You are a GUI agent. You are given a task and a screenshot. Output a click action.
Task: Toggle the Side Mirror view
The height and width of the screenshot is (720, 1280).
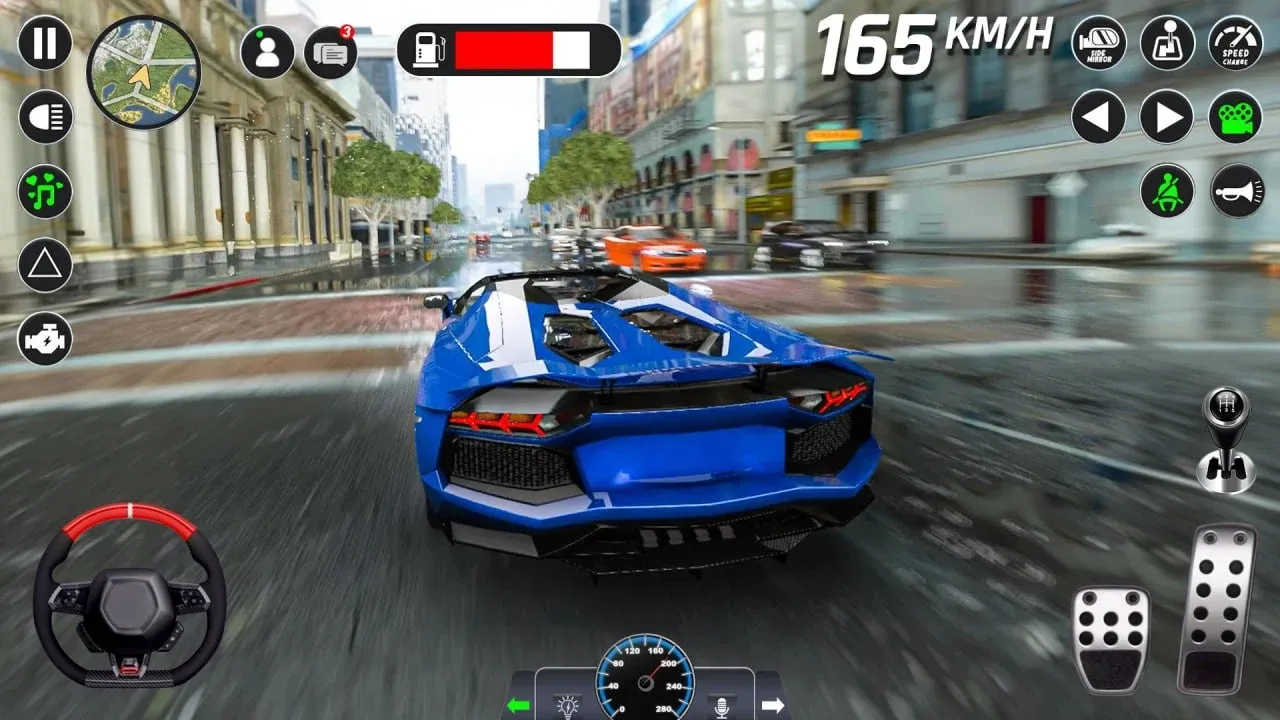click(1099, 43)
